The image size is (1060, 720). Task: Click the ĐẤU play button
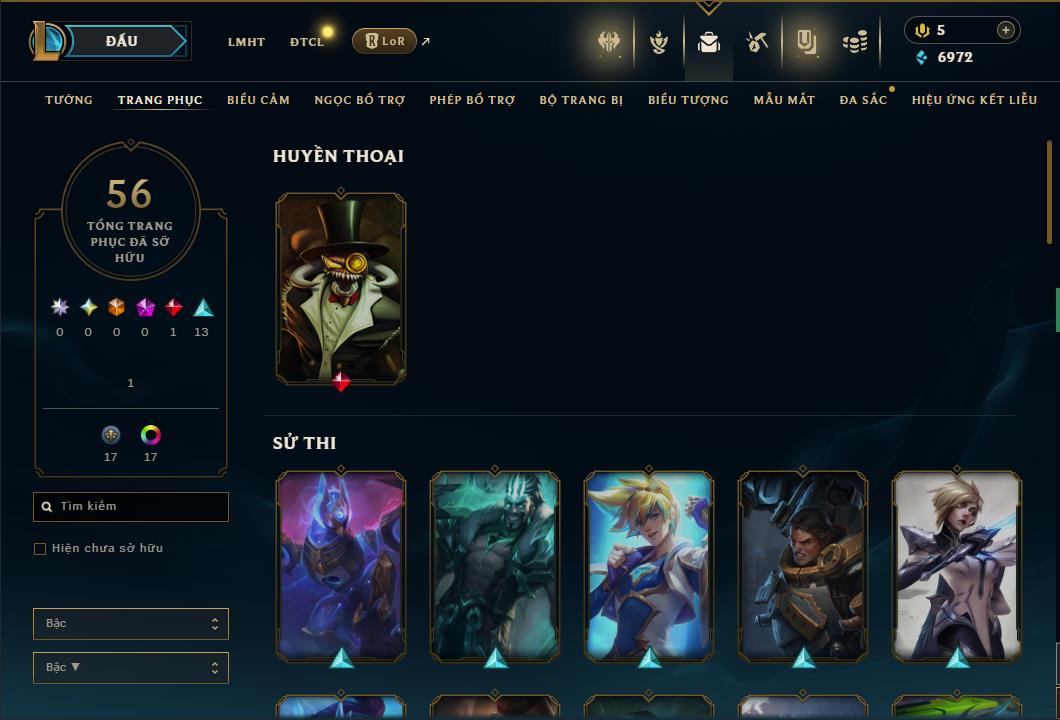[122, 41]
